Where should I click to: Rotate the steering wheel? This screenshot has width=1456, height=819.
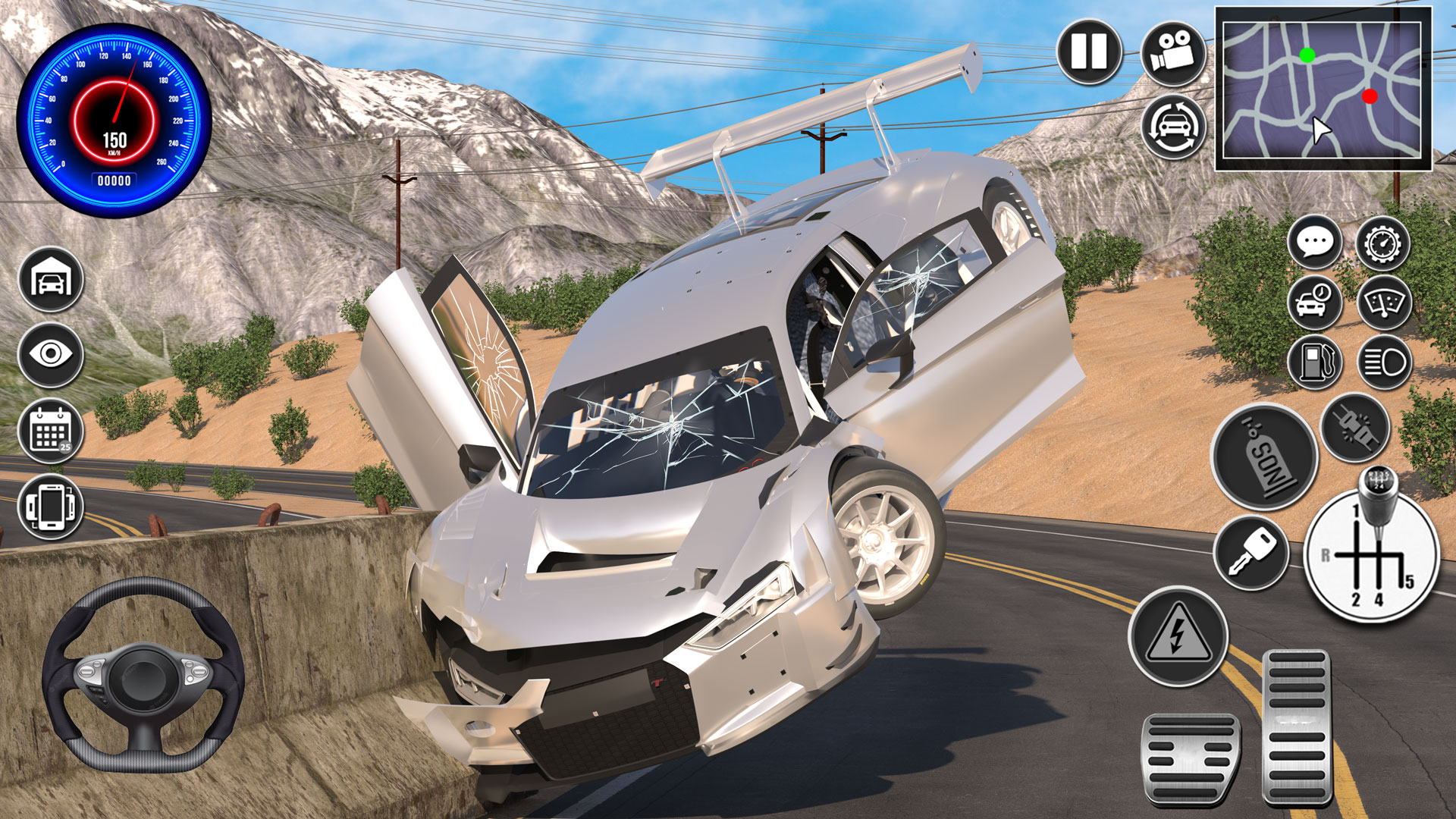(148, 675)
